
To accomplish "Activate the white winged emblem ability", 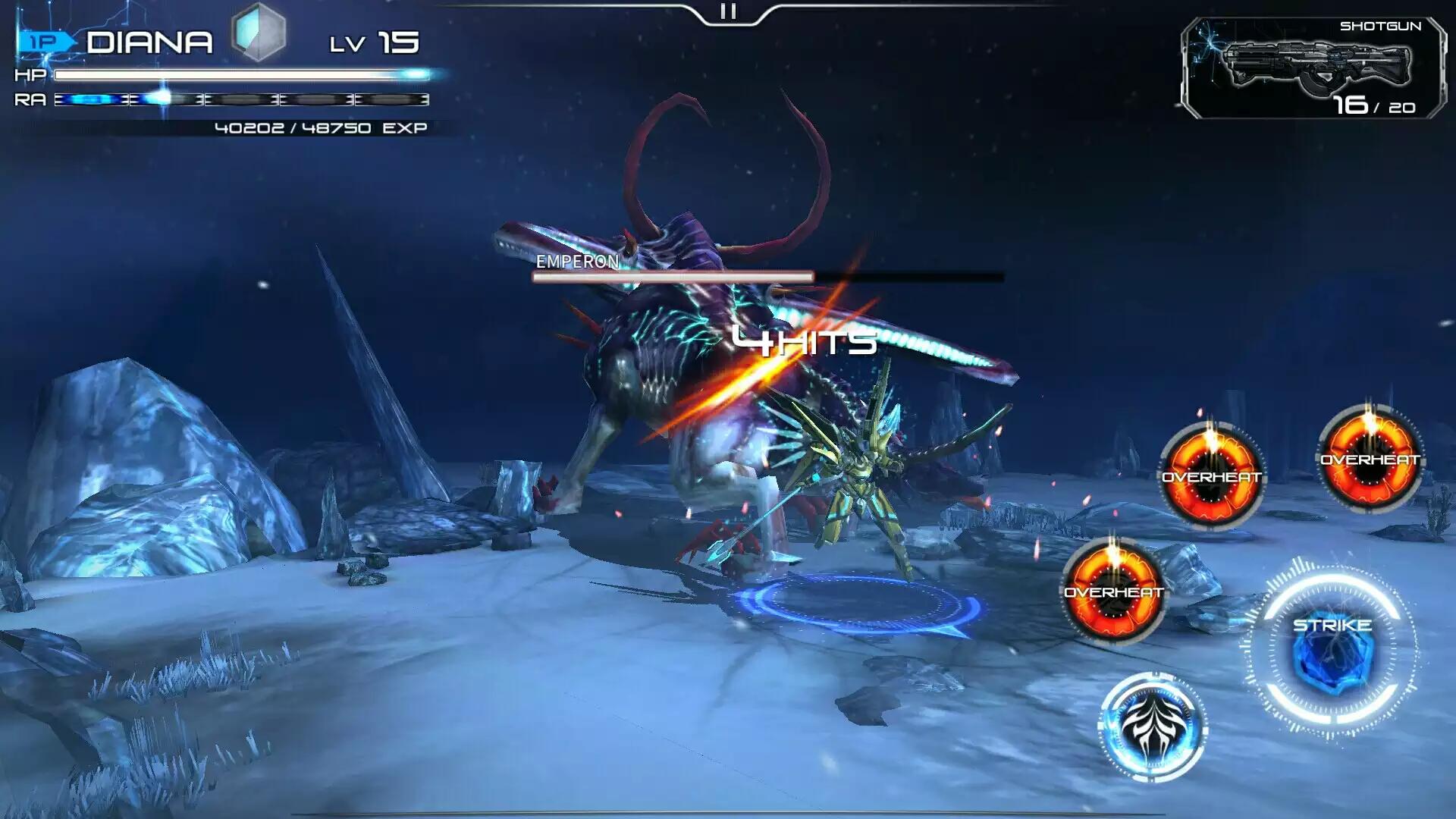I will click(x=1152, y=726).
